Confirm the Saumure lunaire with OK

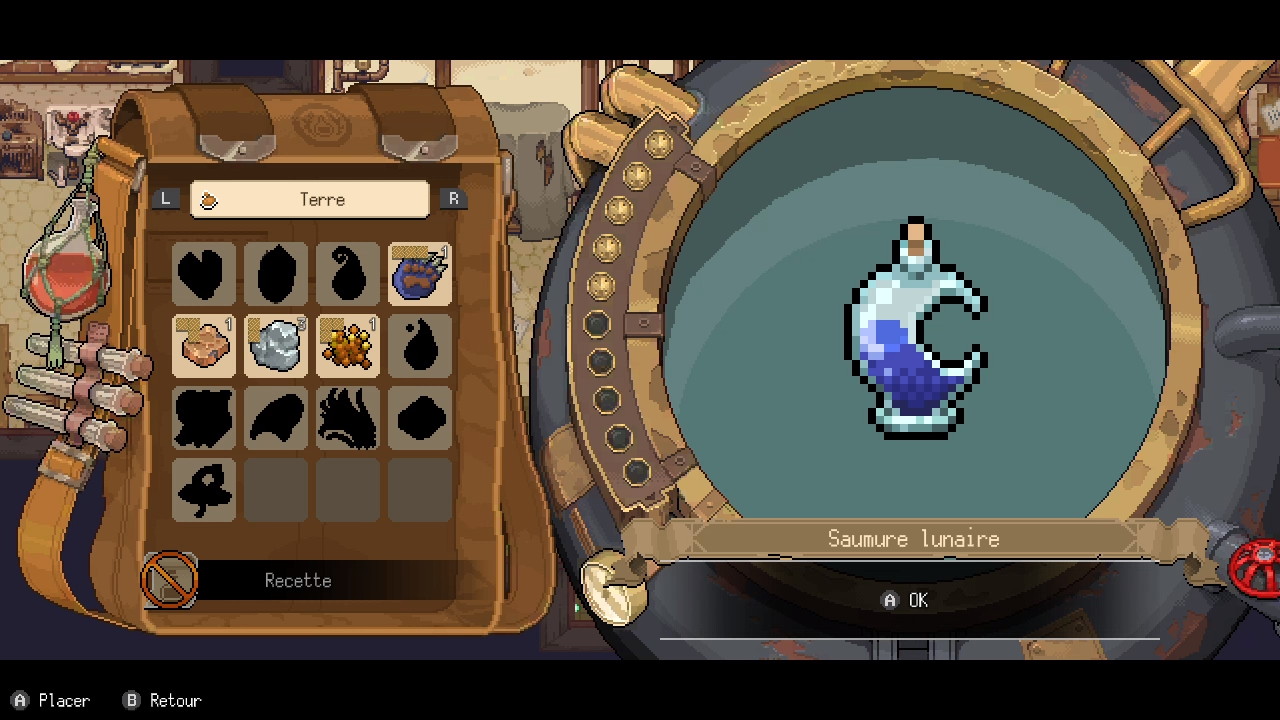[x=906, y=600]
